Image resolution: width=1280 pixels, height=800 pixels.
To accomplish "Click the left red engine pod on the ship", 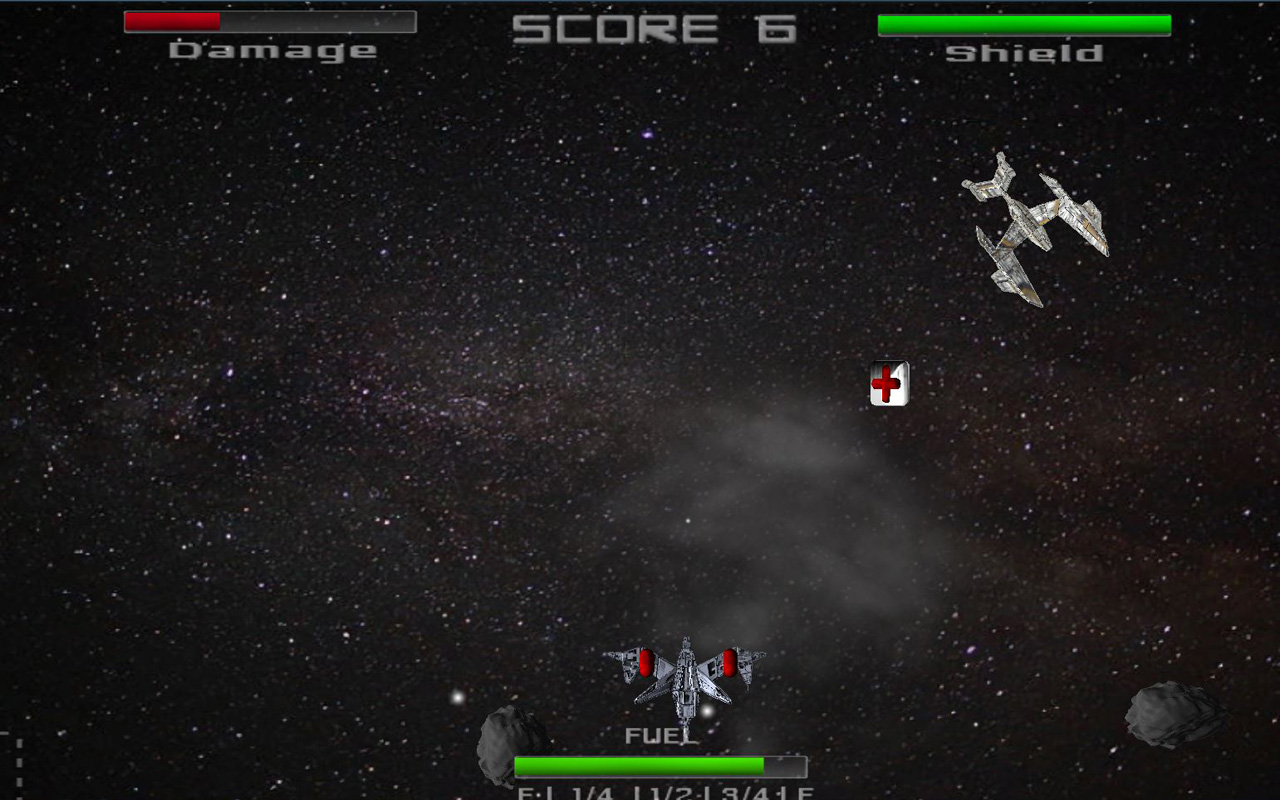I will [x=648, y=662].
